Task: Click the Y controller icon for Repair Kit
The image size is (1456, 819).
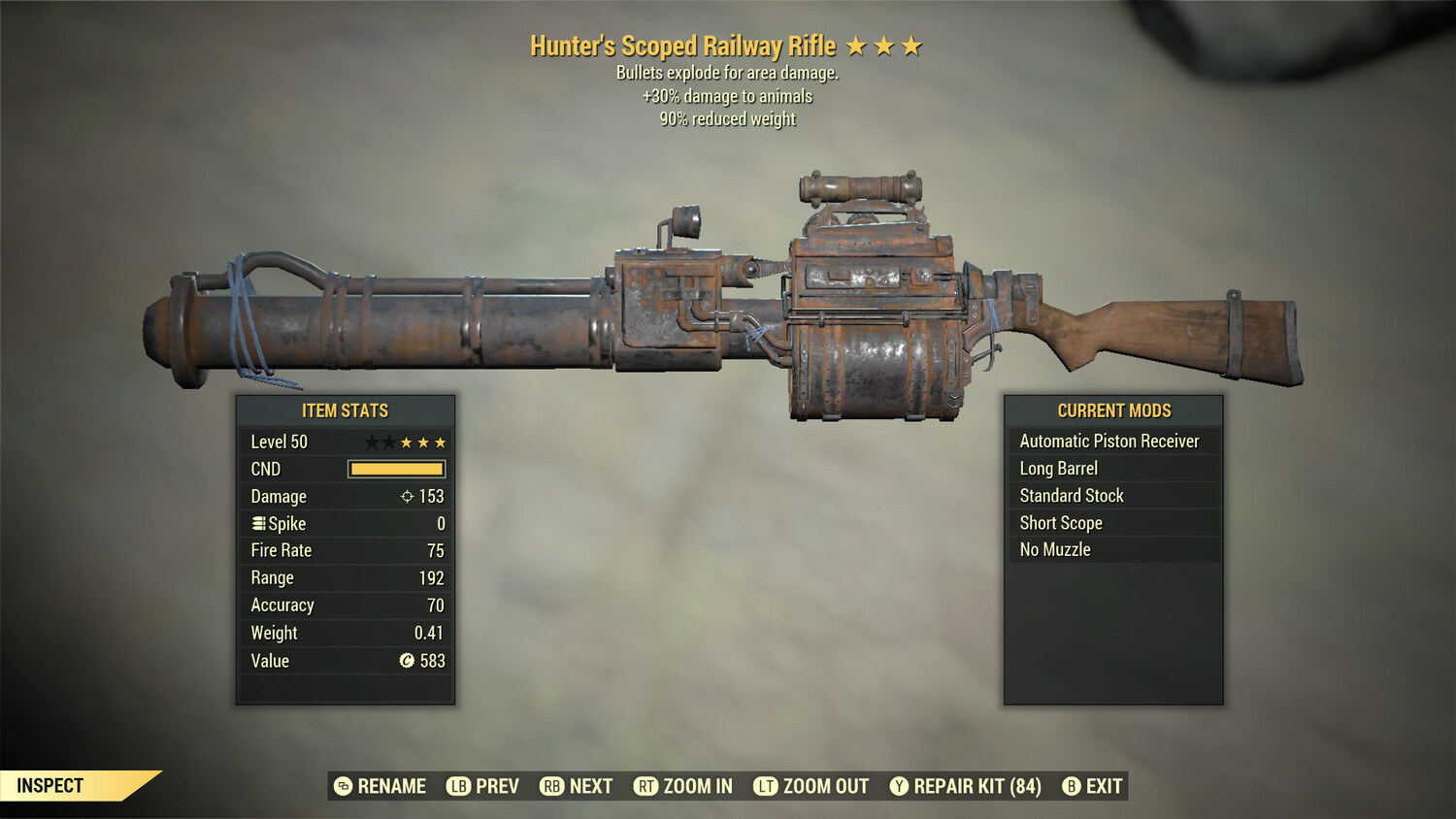Action: click(x=898, y=786)
